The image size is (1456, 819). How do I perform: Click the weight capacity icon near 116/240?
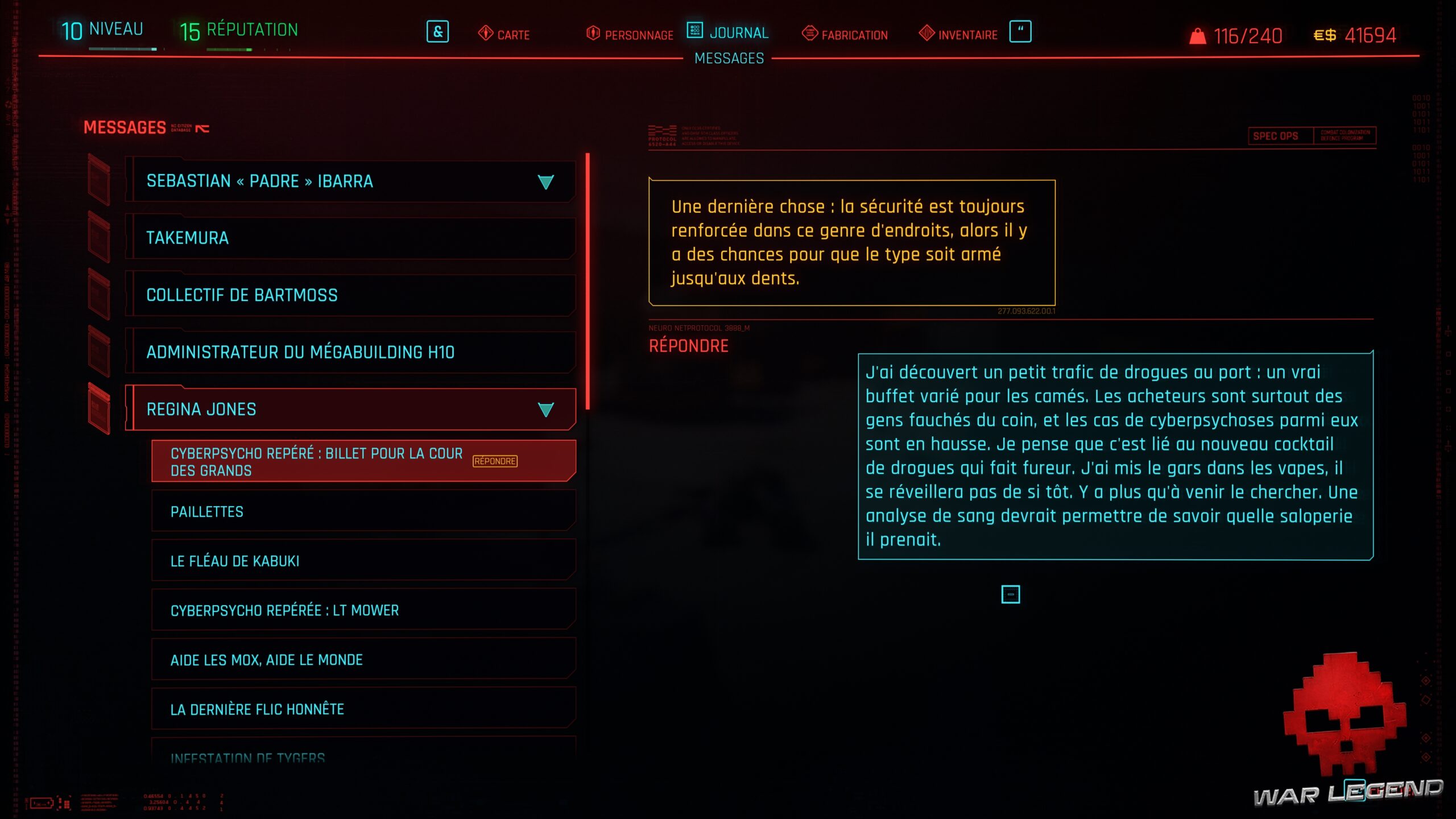coord(1198,35)
